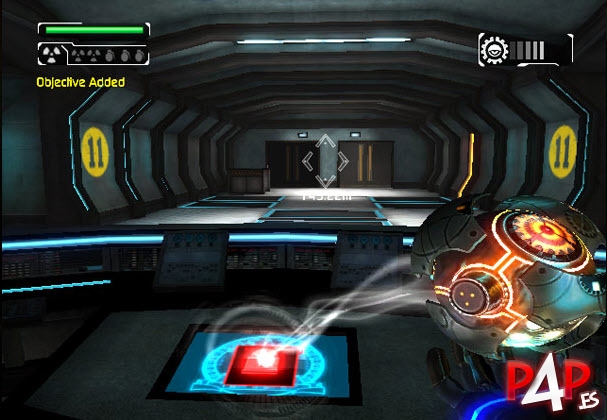
Task: Open the 'Objective Added' notification
Action: (81, 82)
